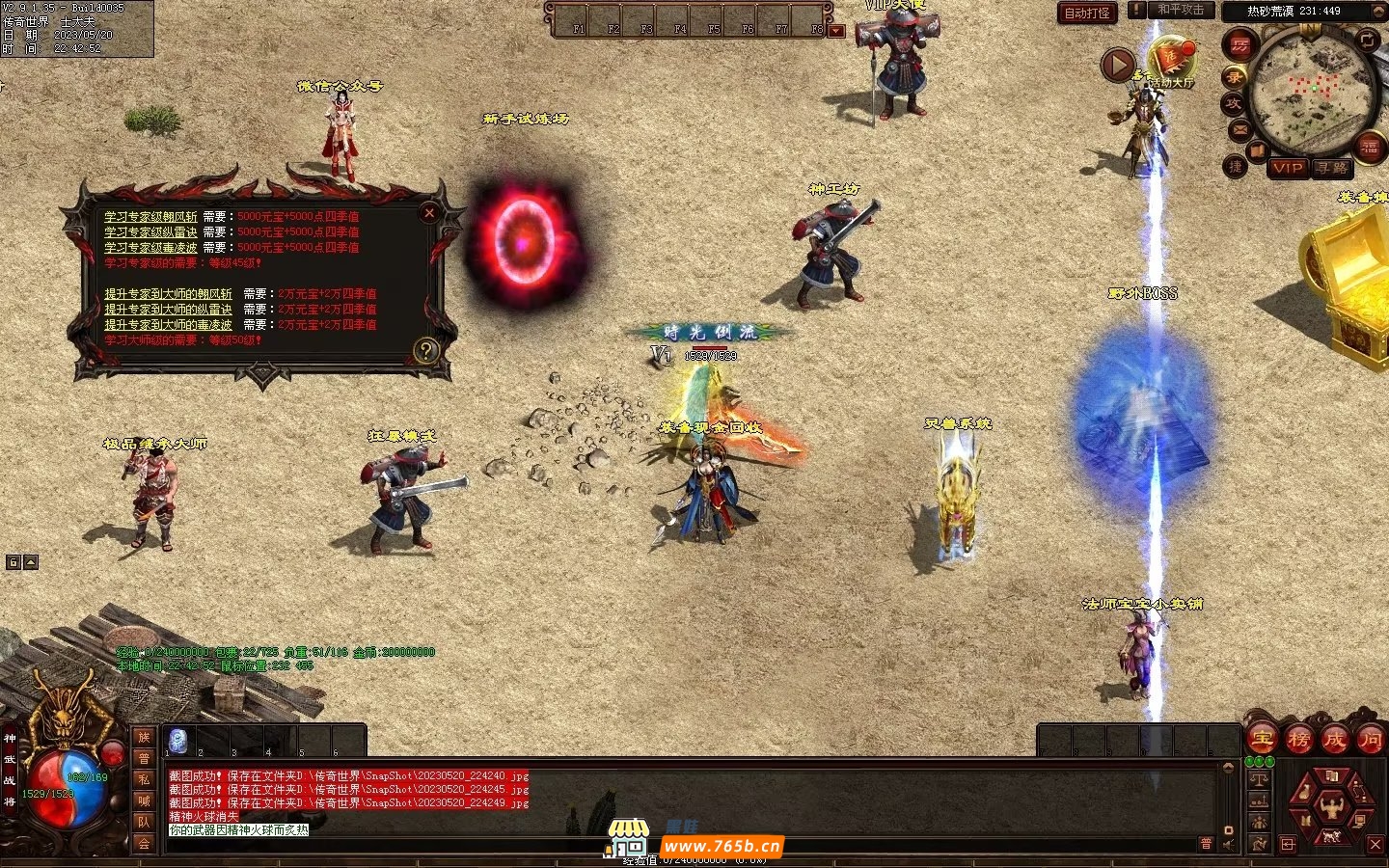This screenshot has height=868, width=1389.
Task: Open the circular minimap
Action: pyautogui.click(x=1311, y=90)
